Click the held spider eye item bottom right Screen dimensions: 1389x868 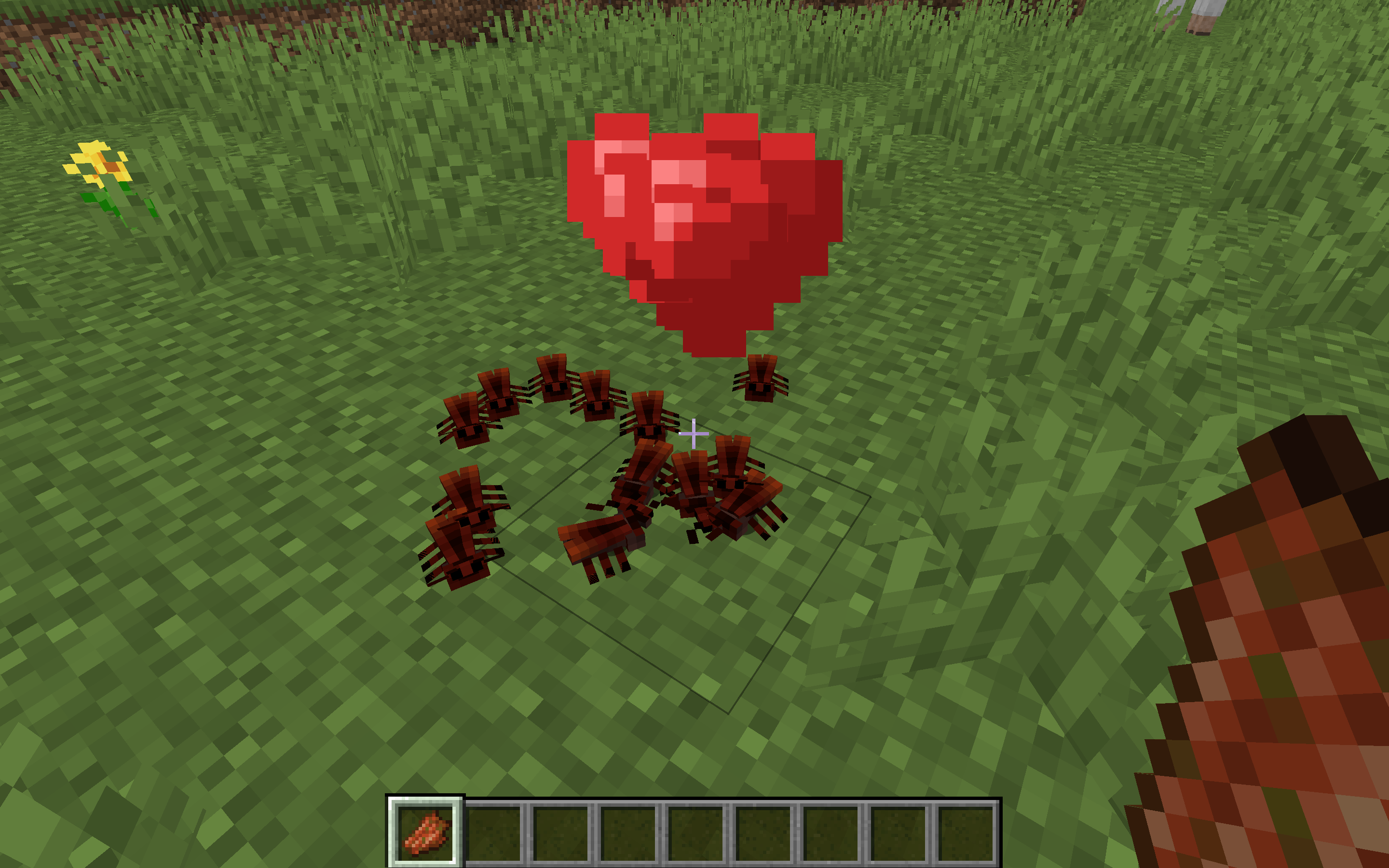(x=1292, y=660)
